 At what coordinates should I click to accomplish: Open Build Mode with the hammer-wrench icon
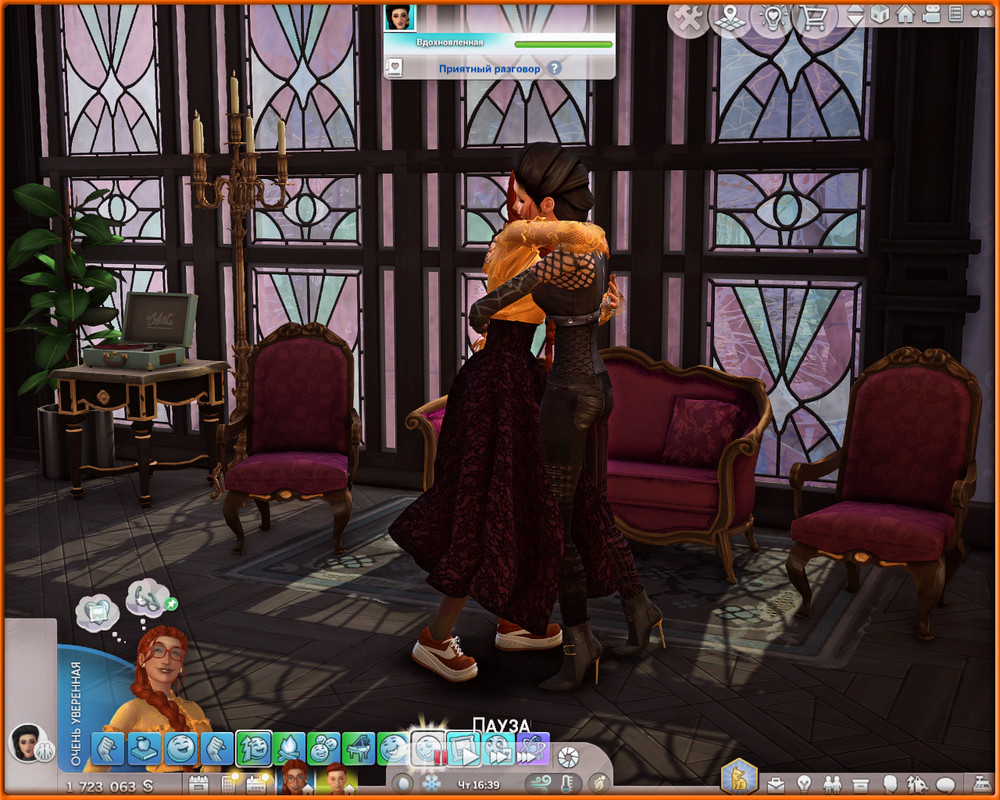coord(688,18)
